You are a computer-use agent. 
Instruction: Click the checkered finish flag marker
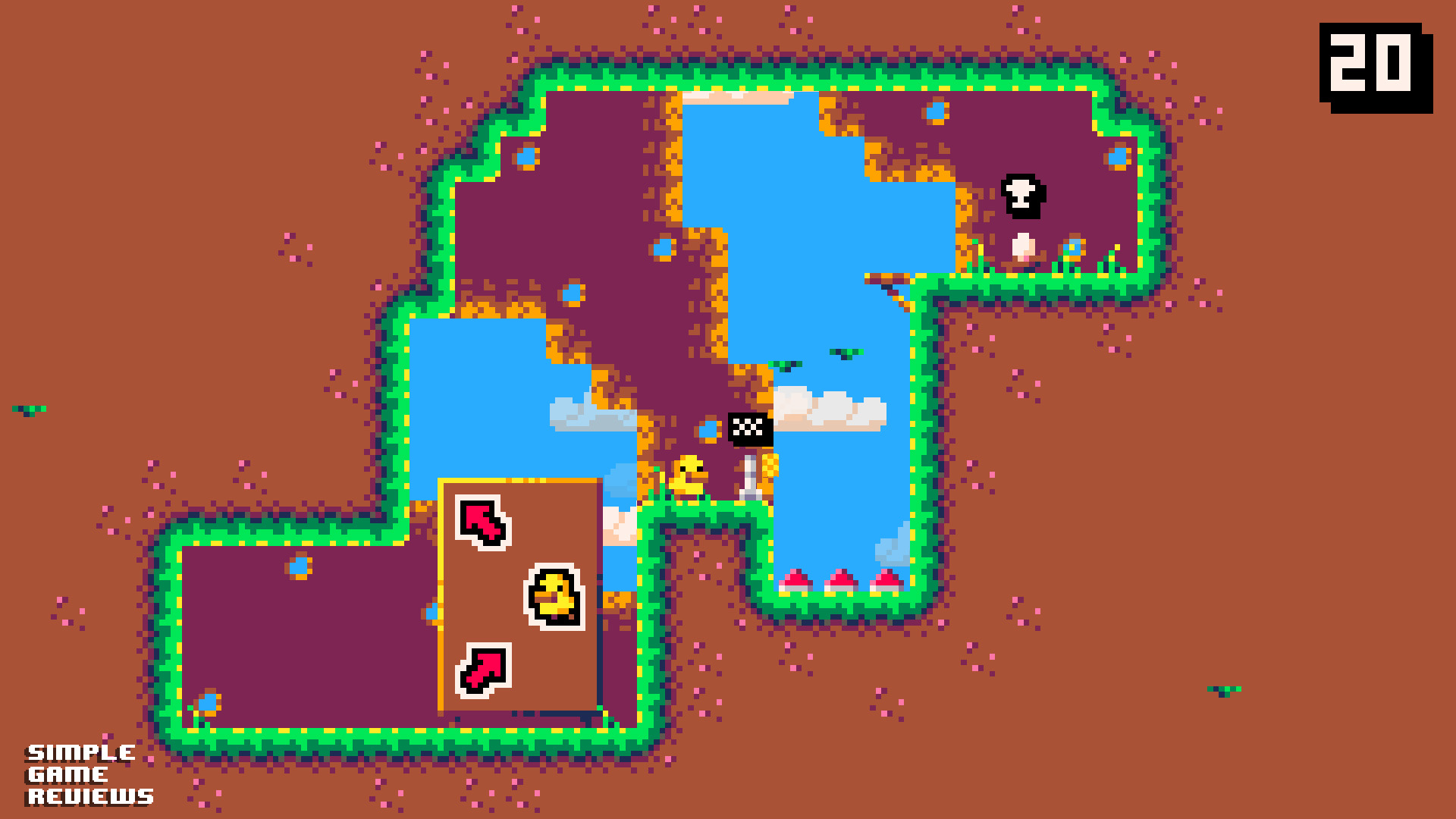click(x=749, y=430)
